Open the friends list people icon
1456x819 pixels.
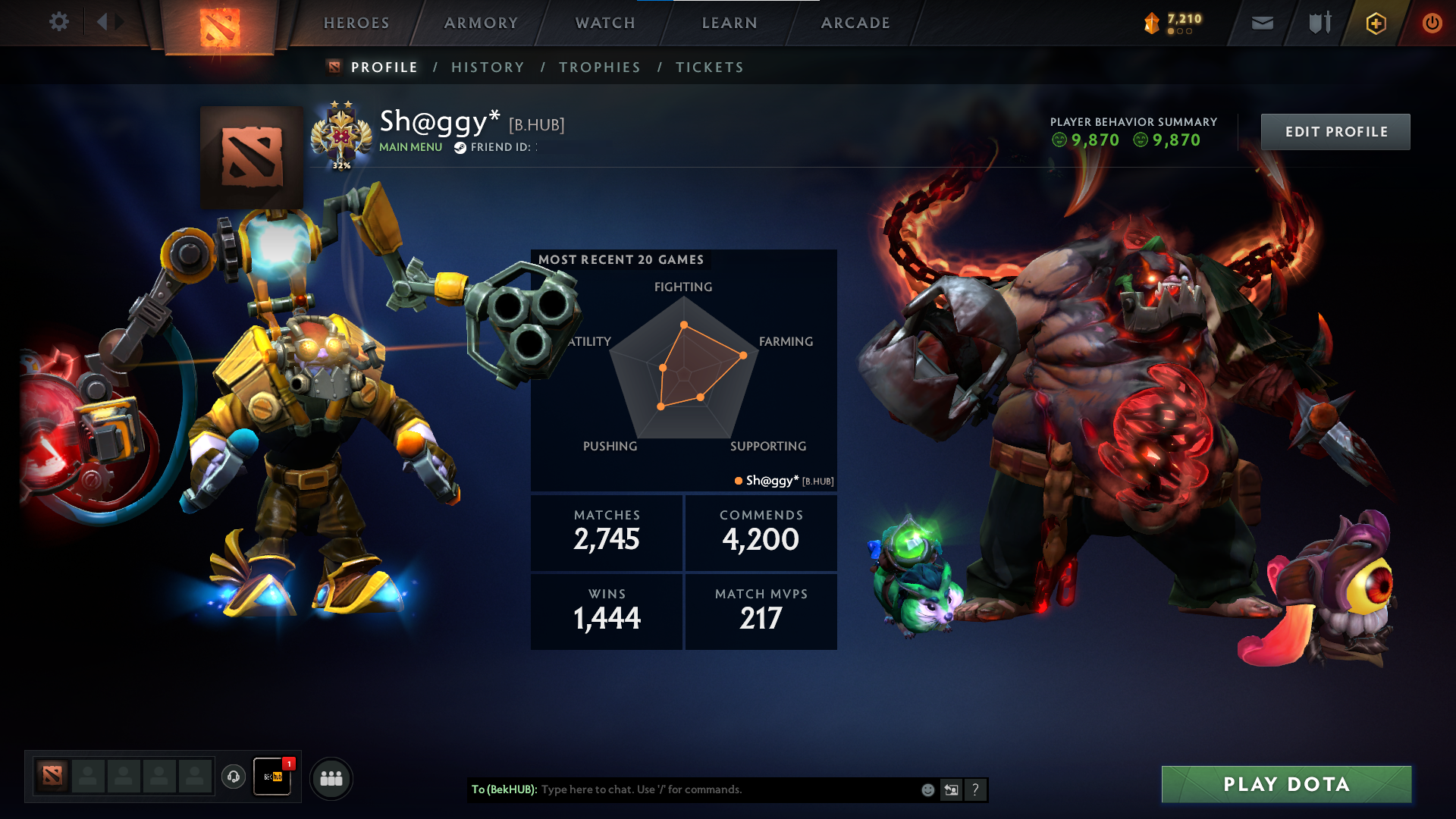pyautogui.click(x=331, y=777)
